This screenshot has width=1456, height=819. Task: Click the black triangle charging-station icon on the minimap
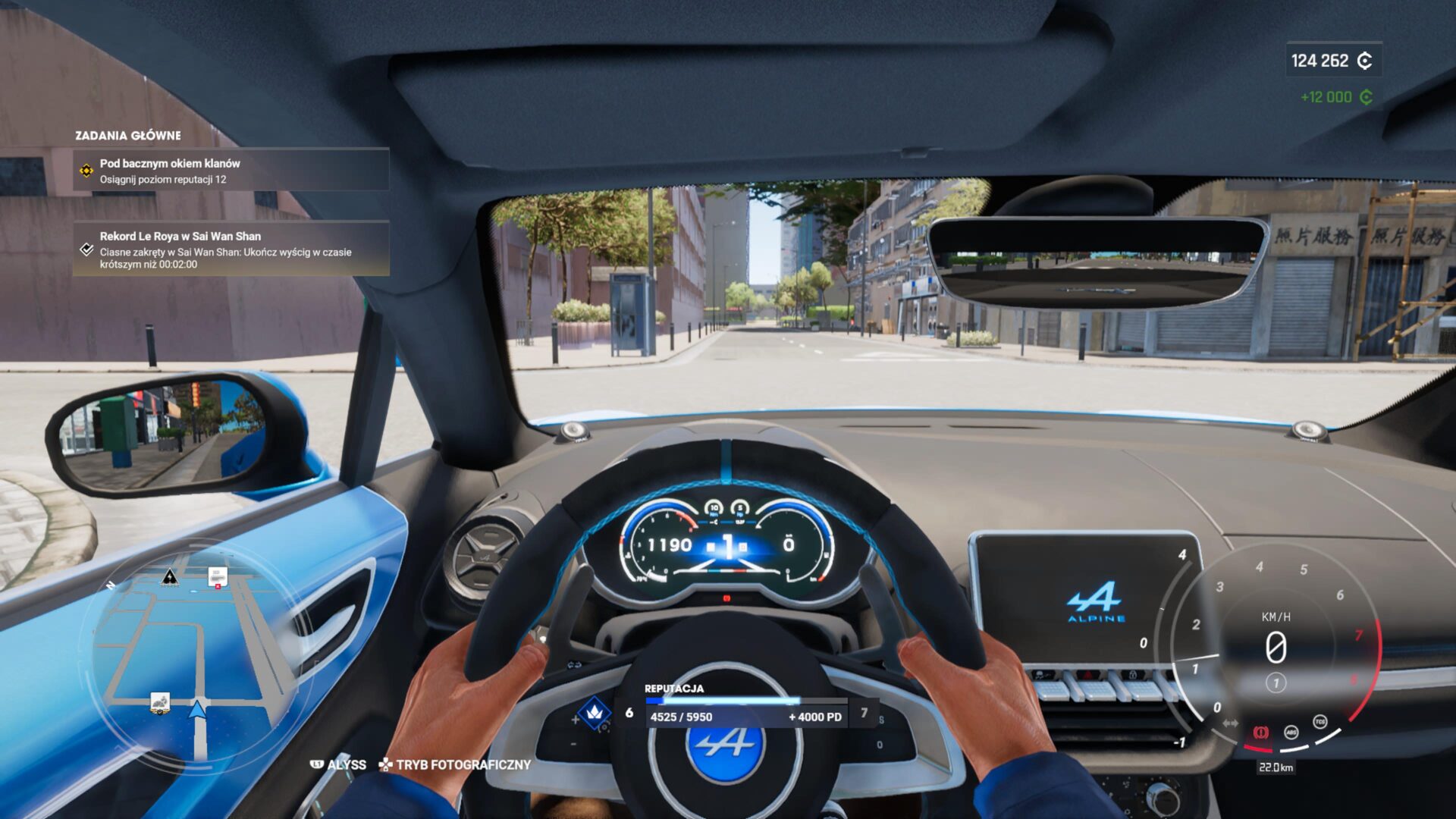170,577
